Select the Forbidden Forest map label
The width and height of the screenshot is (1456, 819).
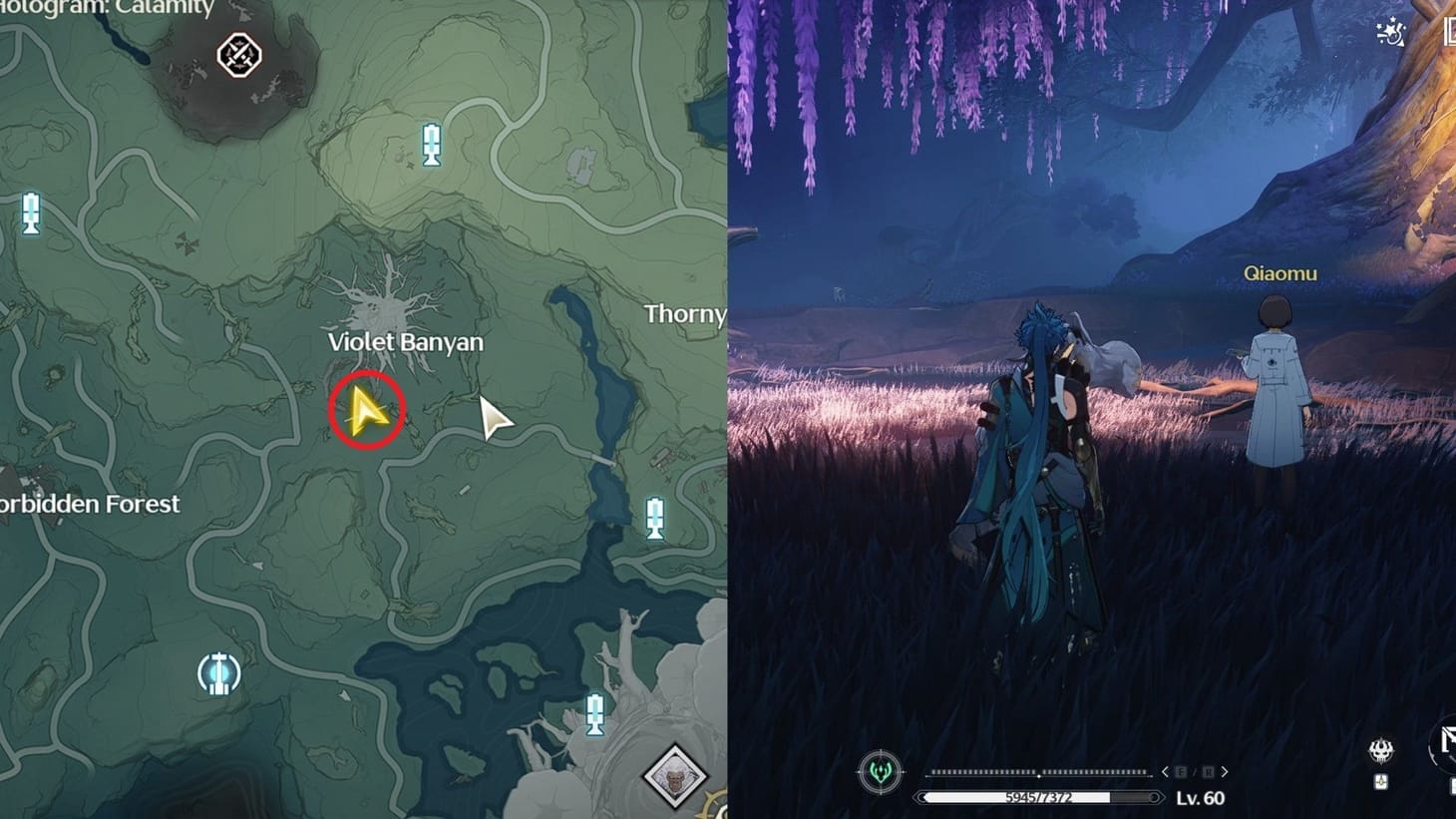click(x=90, y=504)
